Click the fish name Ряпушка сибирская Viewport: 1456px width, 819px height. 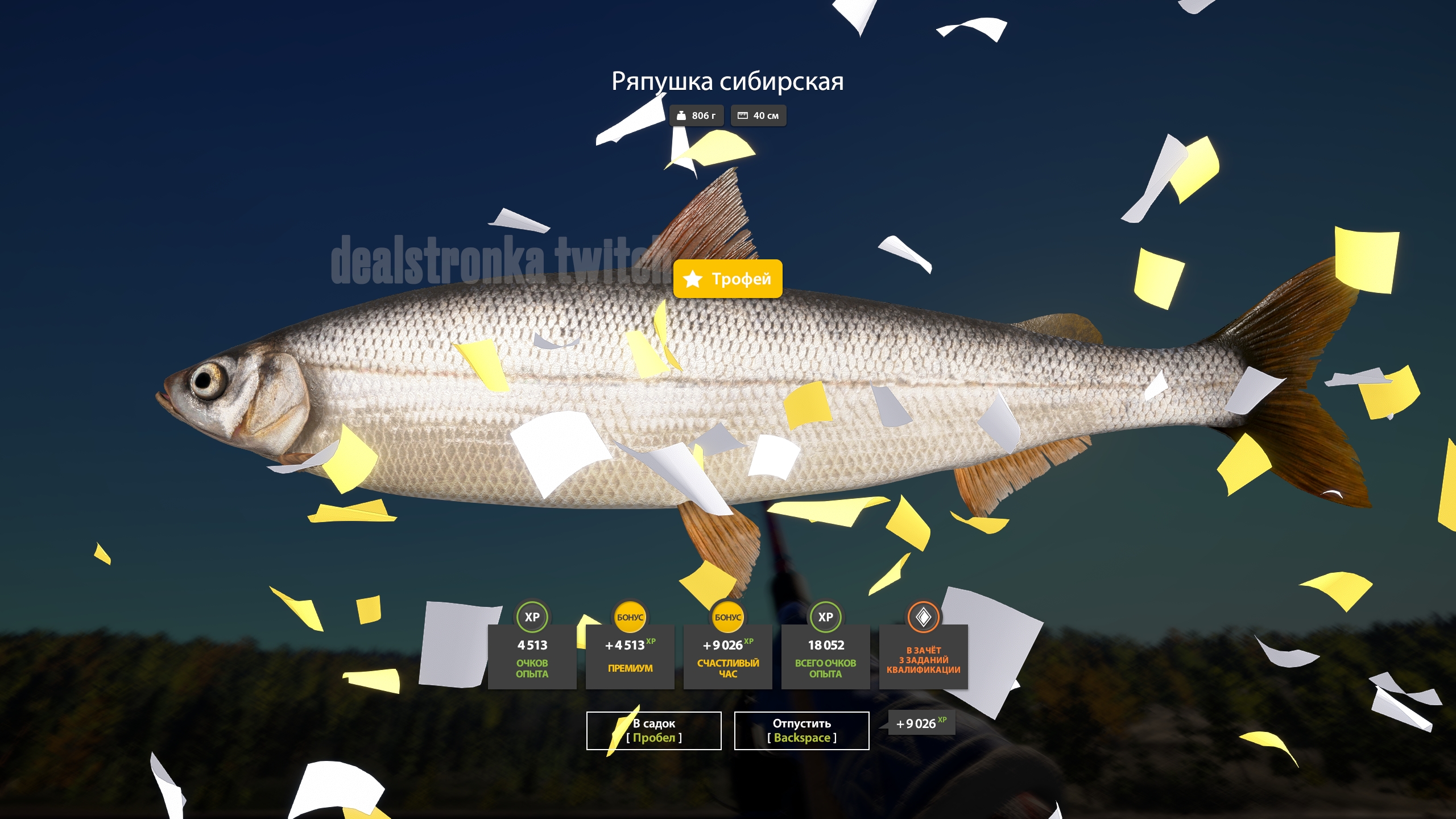click(727, 81)
